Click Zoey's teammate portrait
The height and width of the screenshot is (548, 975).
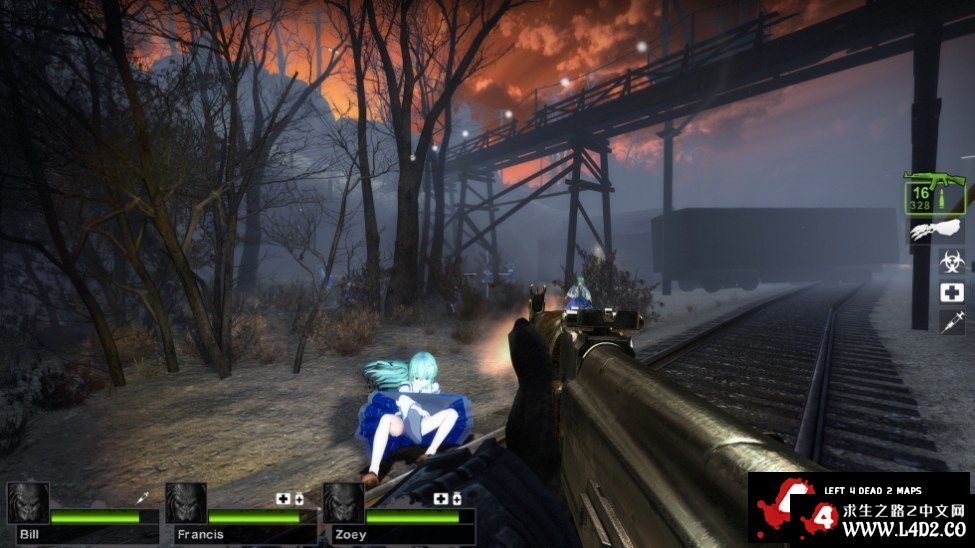pos(343,503)
